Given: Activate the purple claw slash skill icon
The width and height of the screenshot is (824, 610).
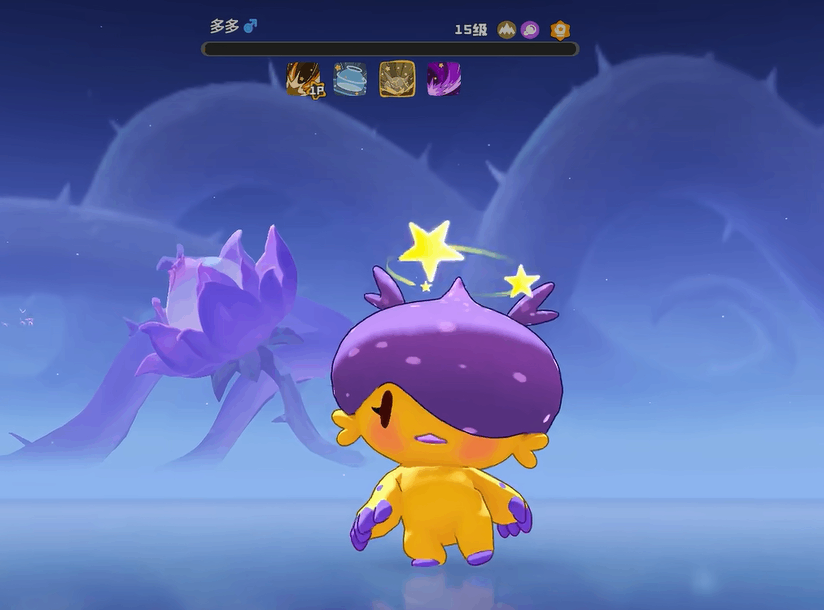Looking at the screenshot, I should click(443, 78).
